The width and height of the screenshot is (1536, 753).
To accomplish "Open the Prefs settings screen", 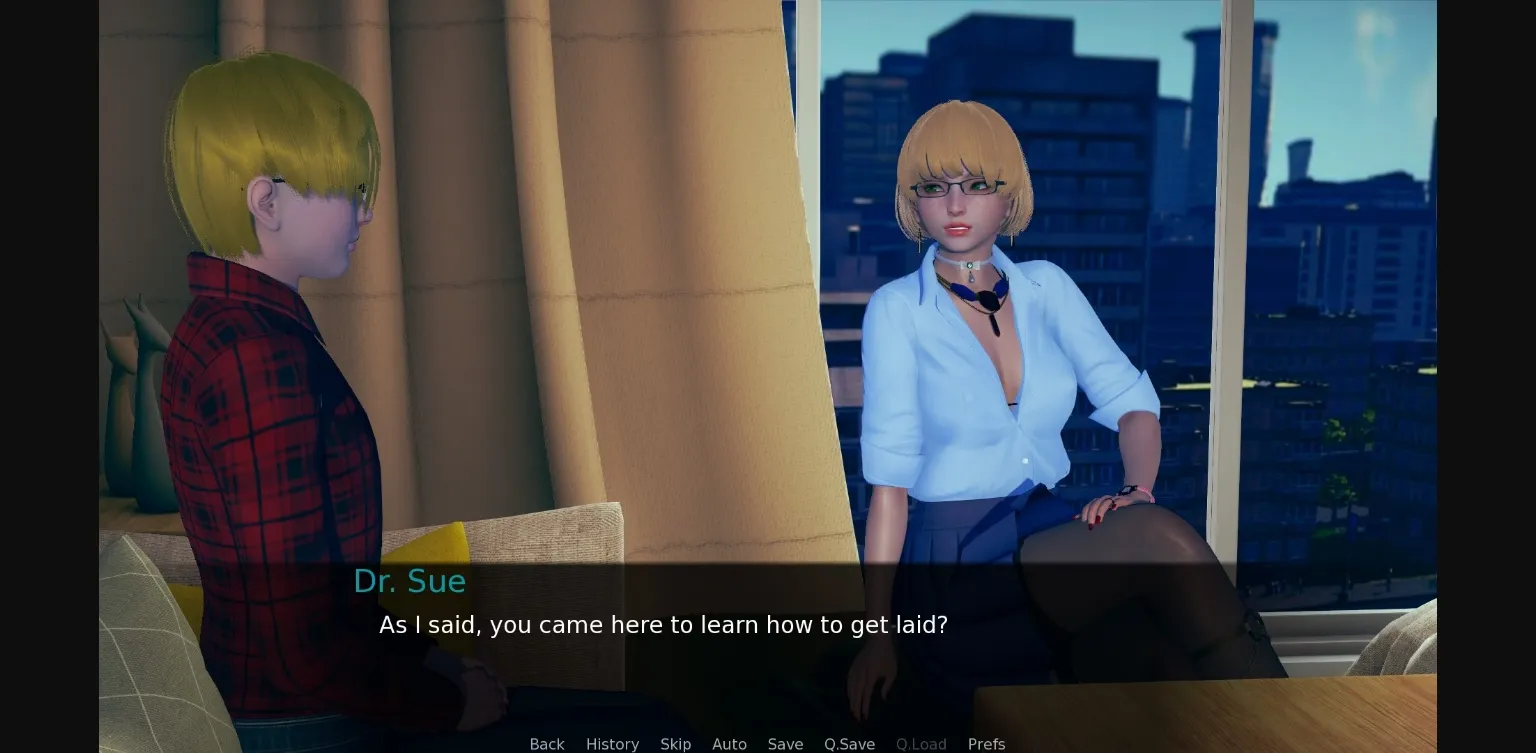I will click(986, 744).
